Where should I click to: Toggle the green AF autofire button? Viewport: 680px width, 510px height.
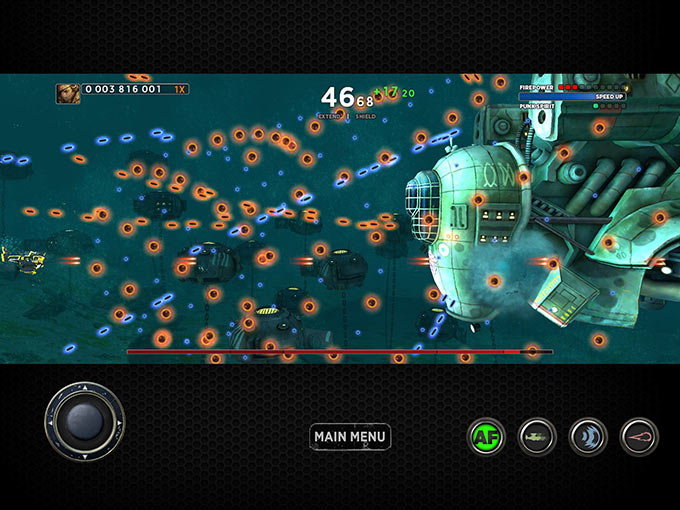click(486, 437)
